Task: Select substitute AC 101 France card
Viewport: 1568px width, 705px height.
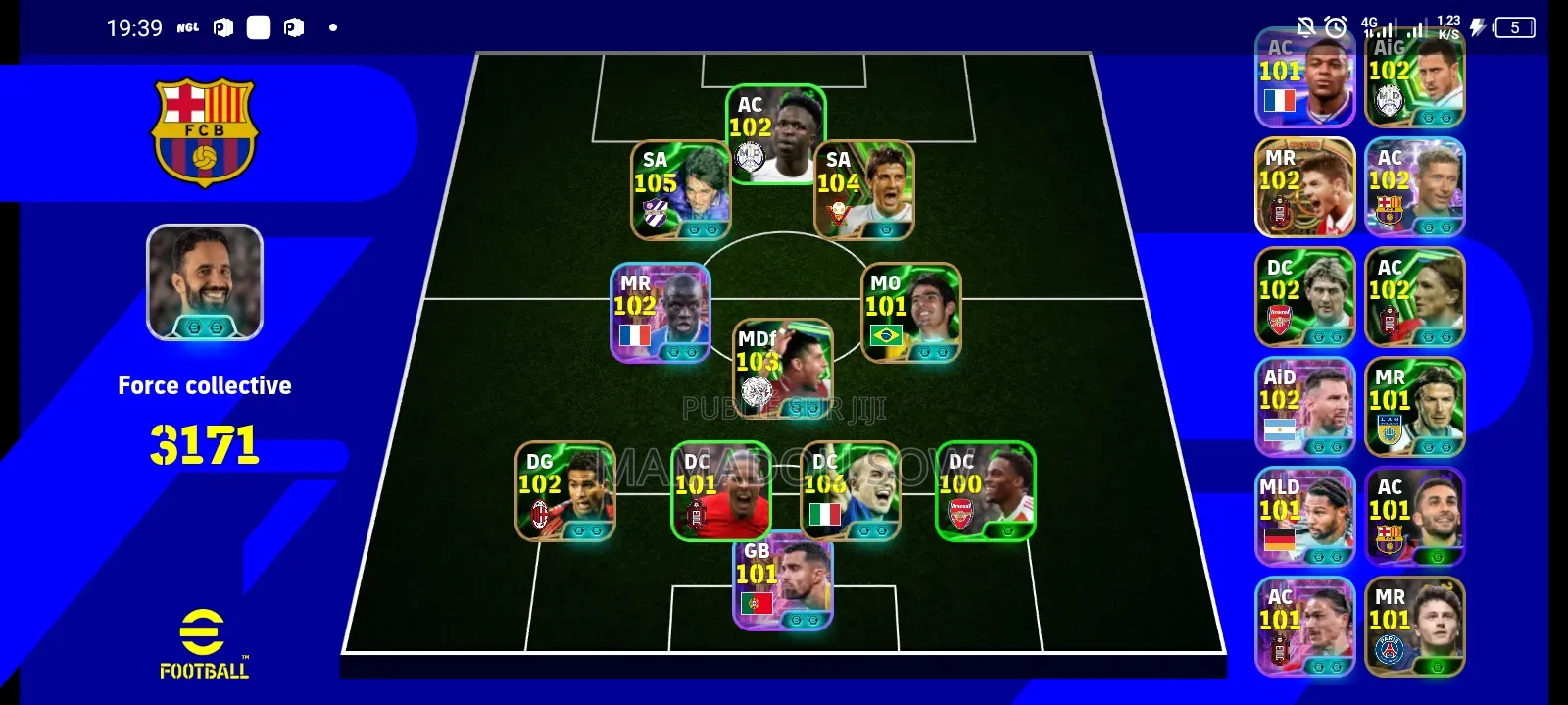Action: pyautogui.click(x=1304, y=78)
